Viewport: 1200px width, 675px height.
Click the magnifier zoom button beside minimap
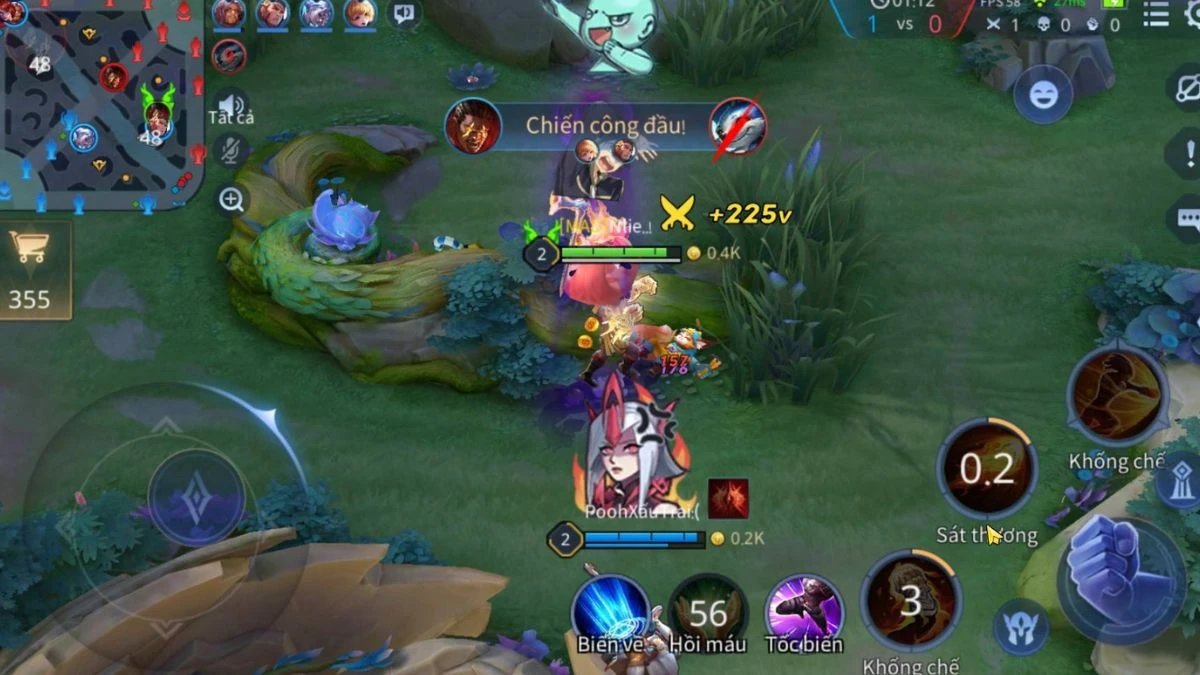(231, 200)
